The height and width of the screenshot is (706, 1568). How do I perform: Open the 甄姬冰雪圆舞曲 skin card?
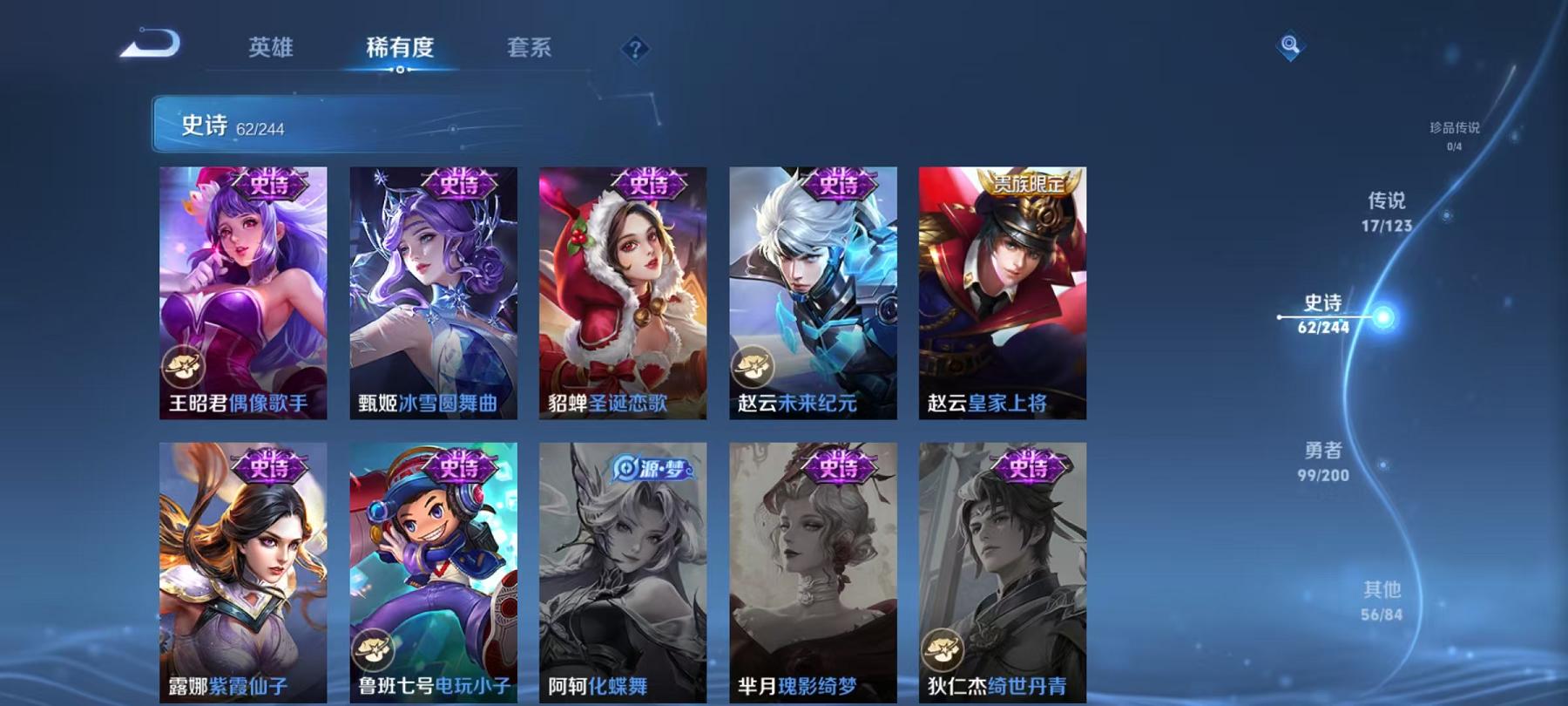coord(436,296)
